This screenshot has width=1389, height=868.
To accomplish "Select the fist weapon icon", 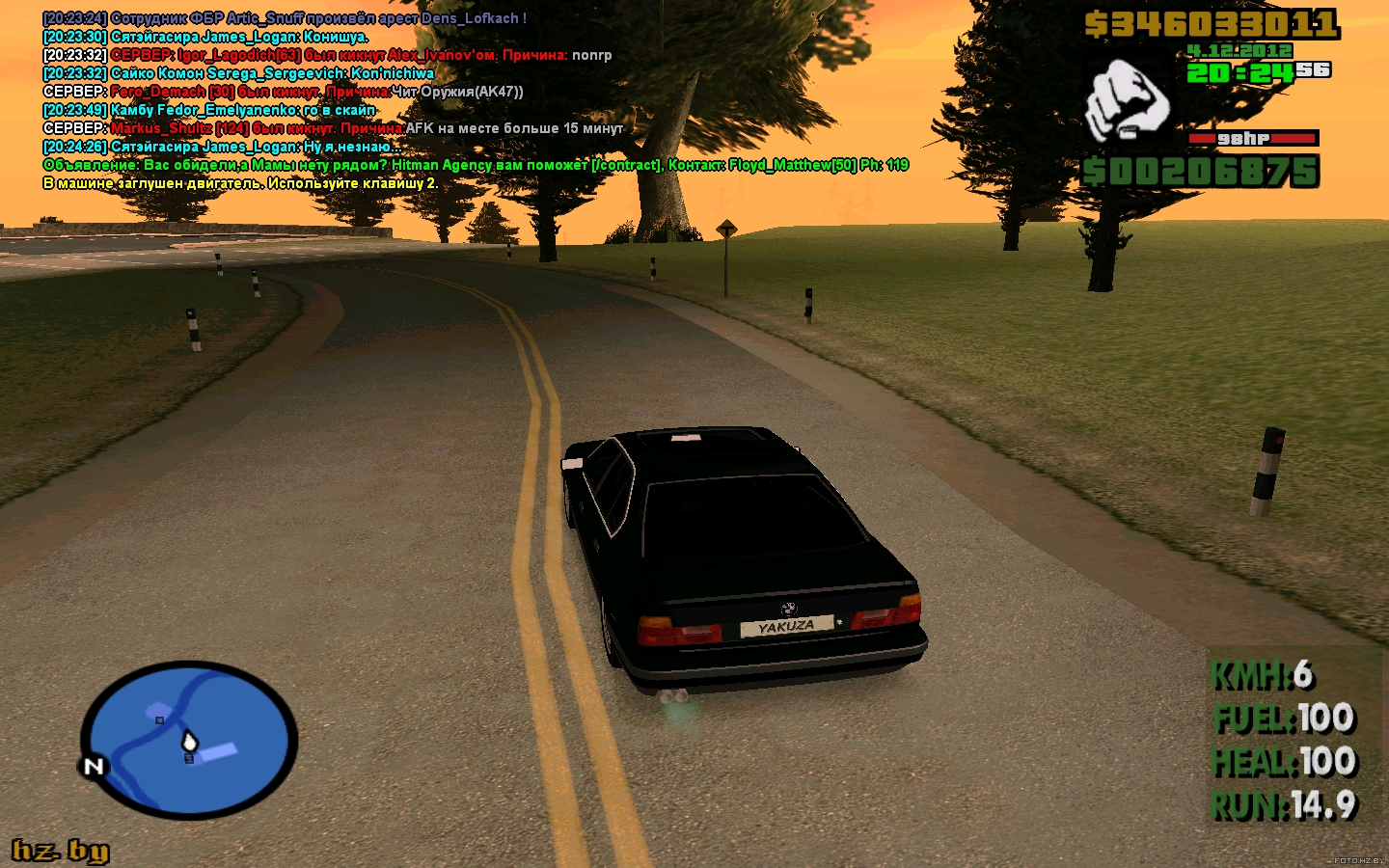I will point(1127,100).
